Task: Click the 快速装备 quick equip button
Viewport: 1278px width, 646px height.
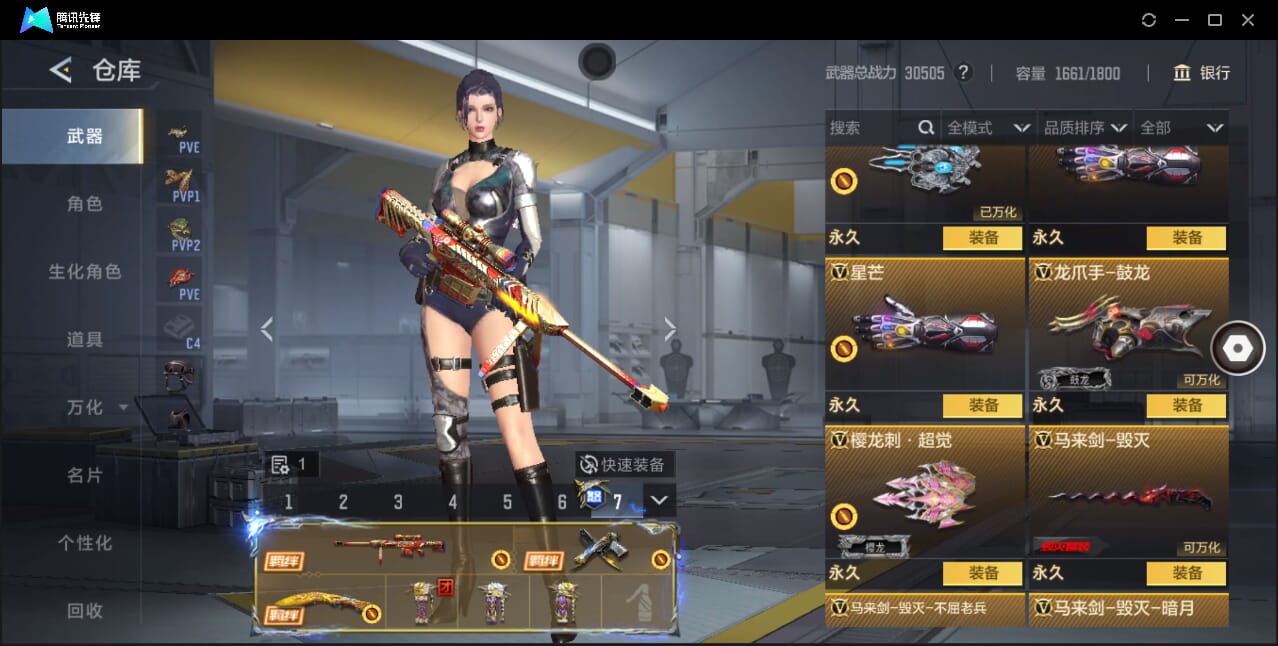Action: click(x=625, y=464)
